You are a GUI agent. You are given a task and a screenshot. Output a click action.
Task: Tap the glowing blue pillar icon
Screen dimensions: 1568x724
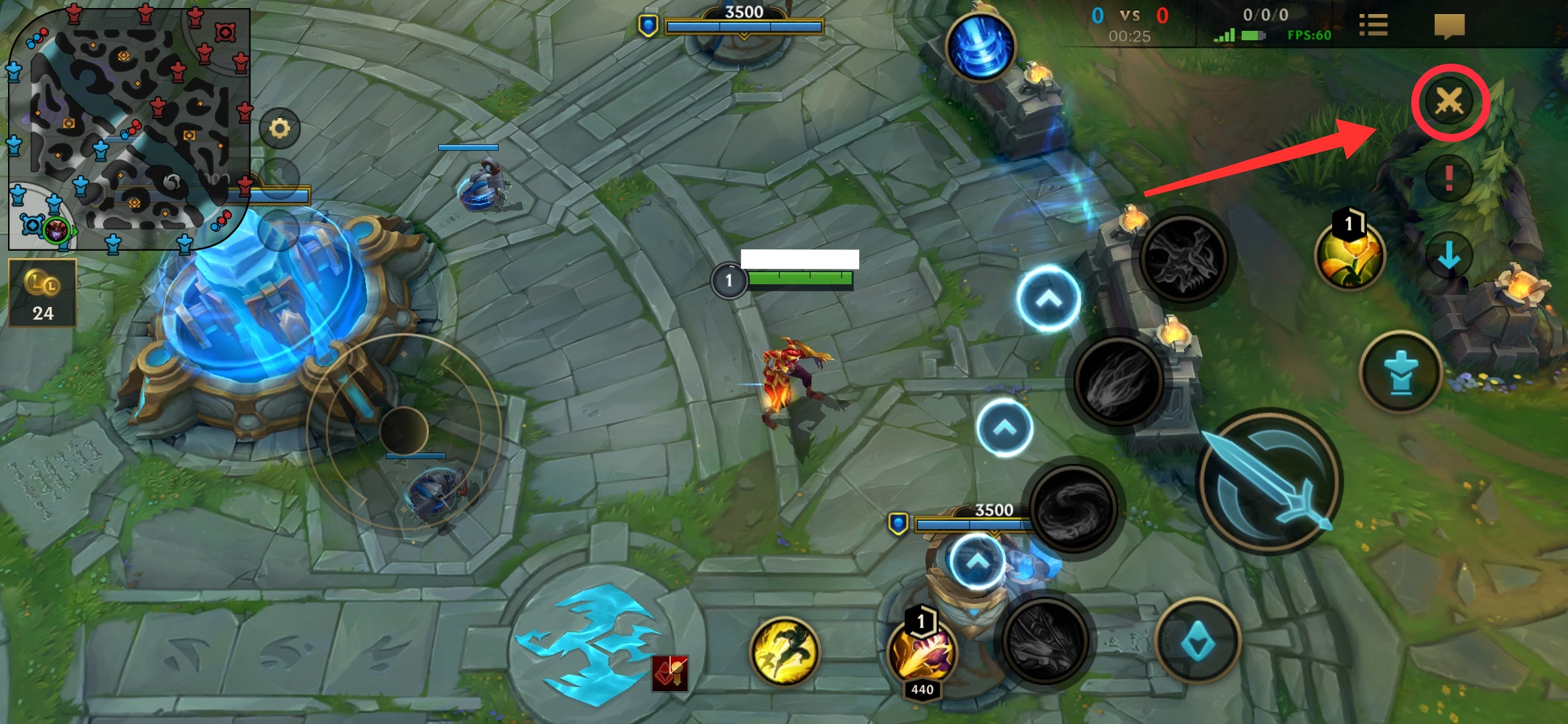[980, 47]
